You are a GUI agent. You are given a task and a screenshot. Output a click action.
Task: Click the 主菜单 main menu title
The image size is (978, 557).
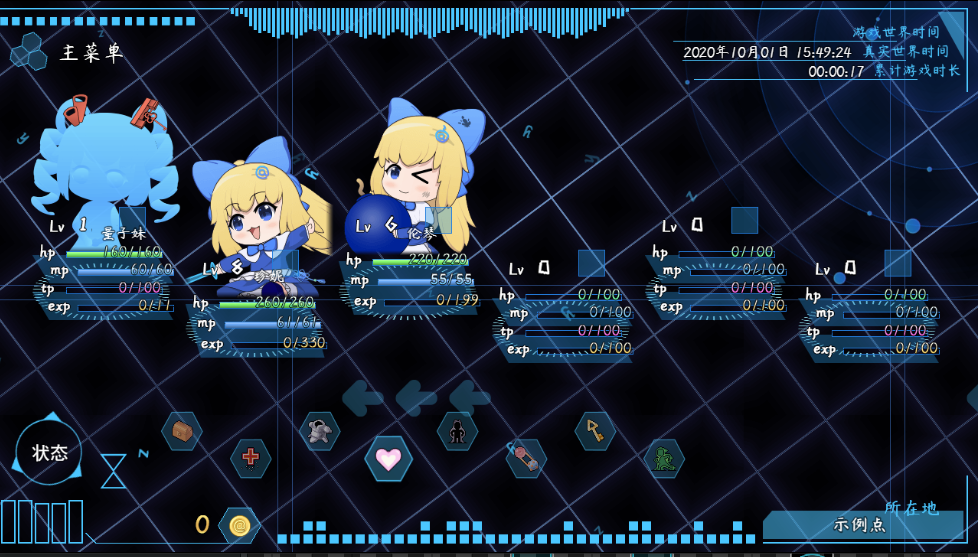point(91,53)
